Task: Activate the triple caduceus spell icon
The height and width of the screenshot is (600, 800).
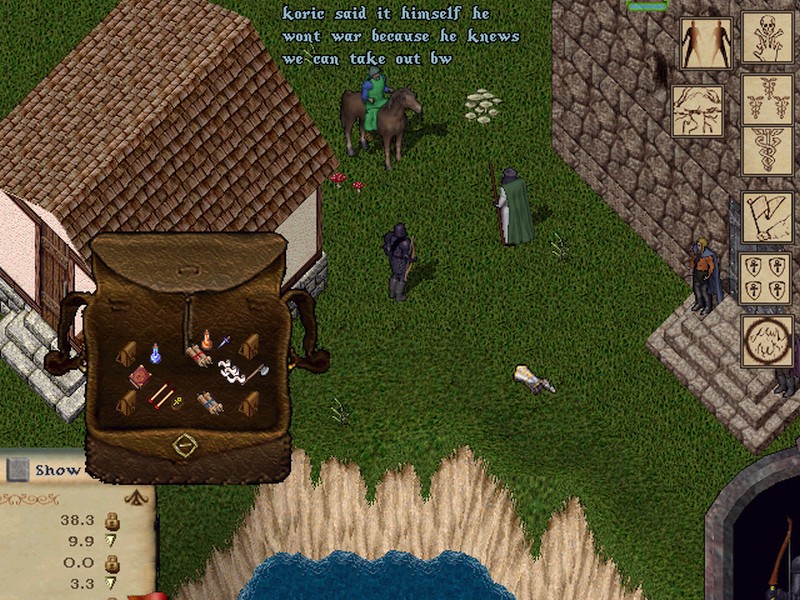Action: [x=767, y=98]
